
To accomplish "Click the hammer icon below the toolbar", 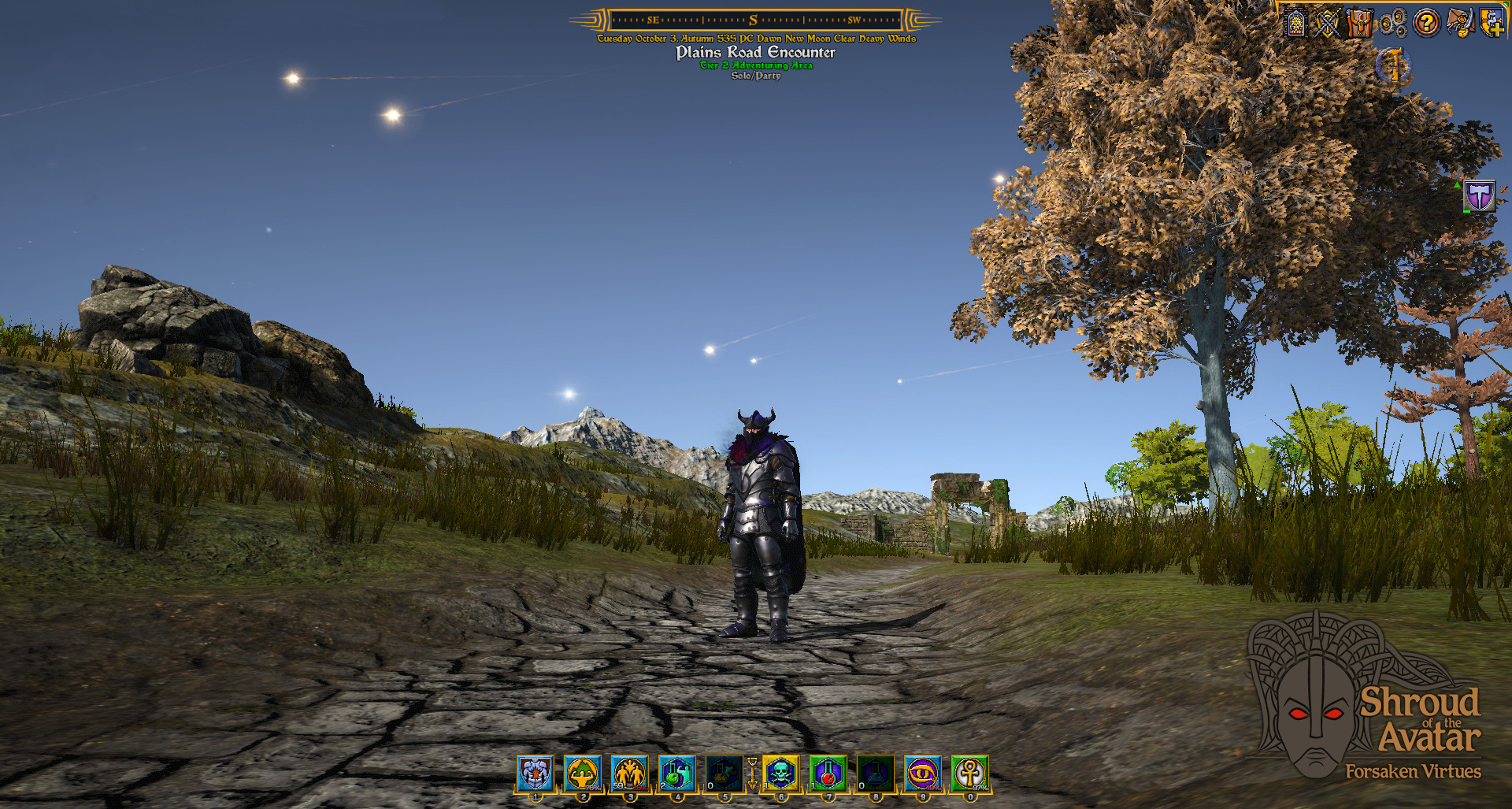I will click(x=1395, y=66).
